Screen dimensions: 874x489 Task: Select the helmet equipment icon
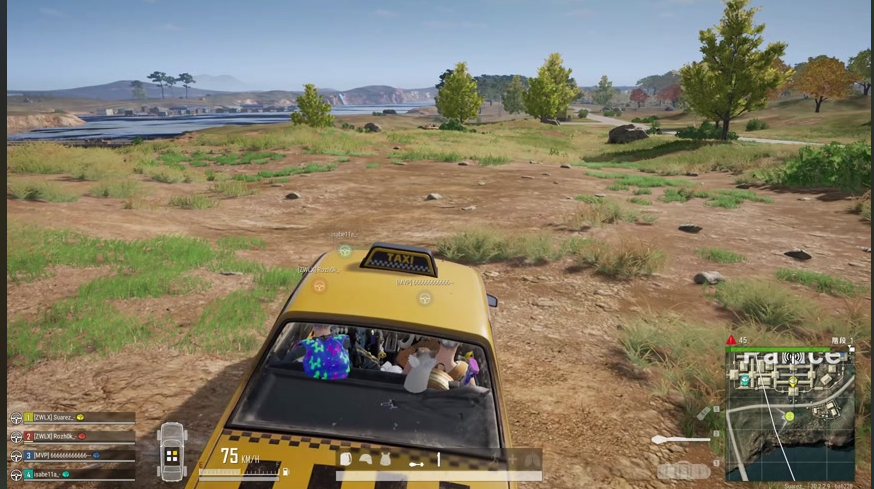click(365, 459)
